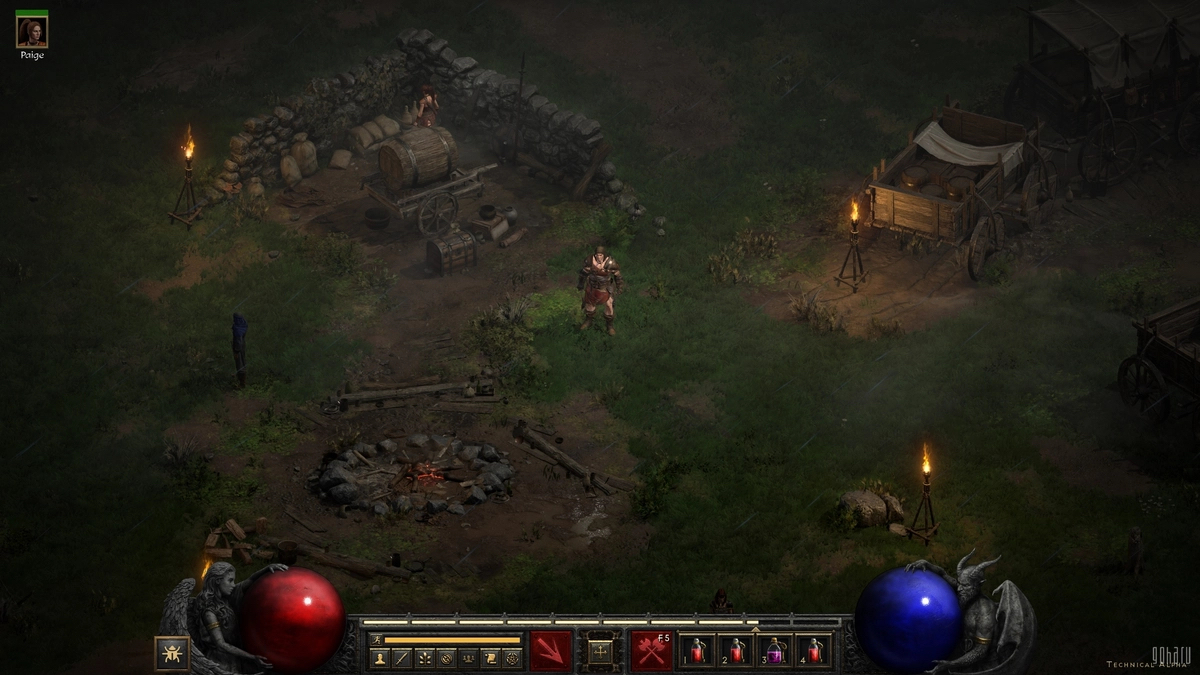Image resolution: width=1200 pixels, height=675 pixels.
Task: Click the circular rune mini-panel button
Action: click(x=446, y=658)
